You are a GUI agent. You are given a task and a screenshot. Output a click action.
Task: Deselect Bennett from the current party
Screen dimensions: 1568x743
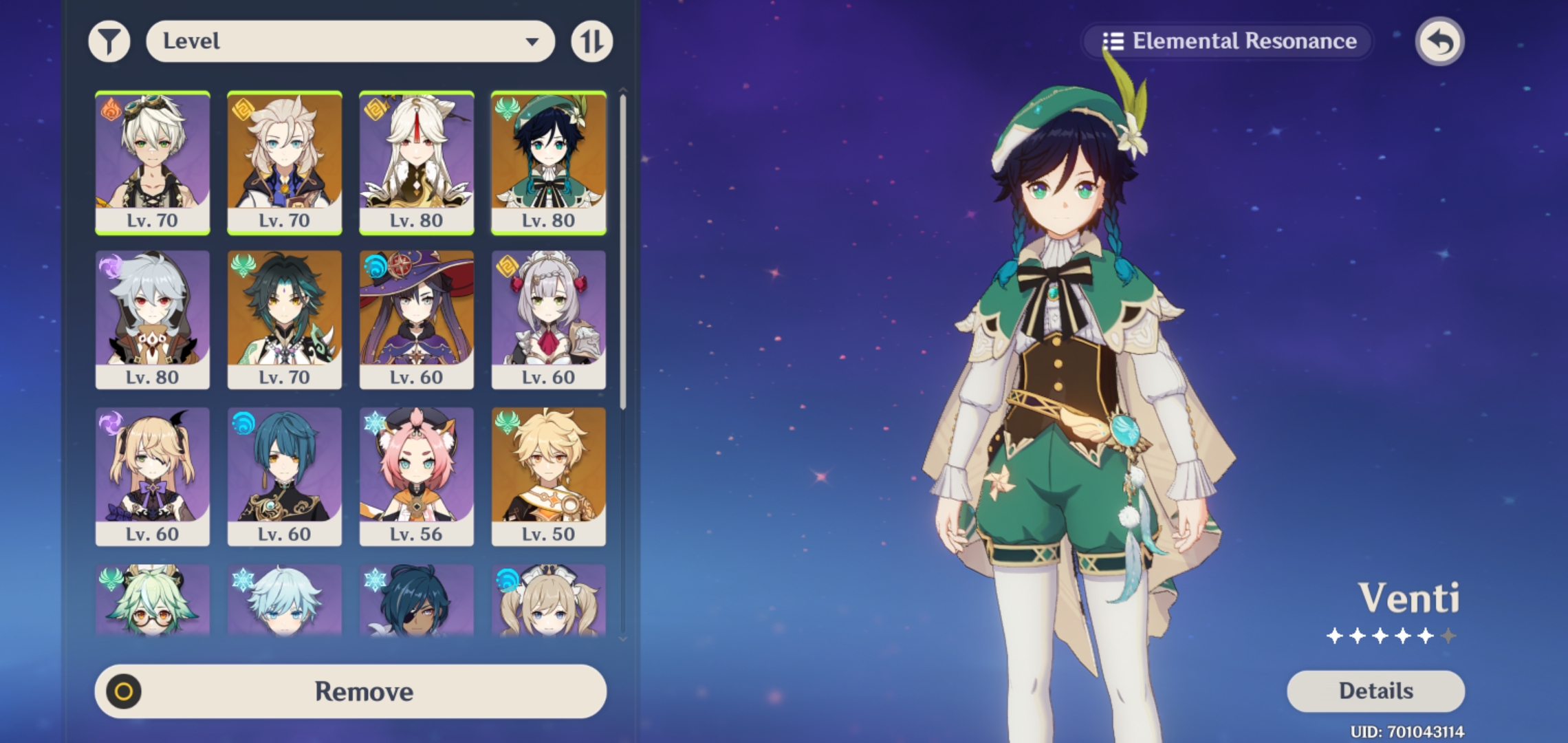[x=153, y=162]
